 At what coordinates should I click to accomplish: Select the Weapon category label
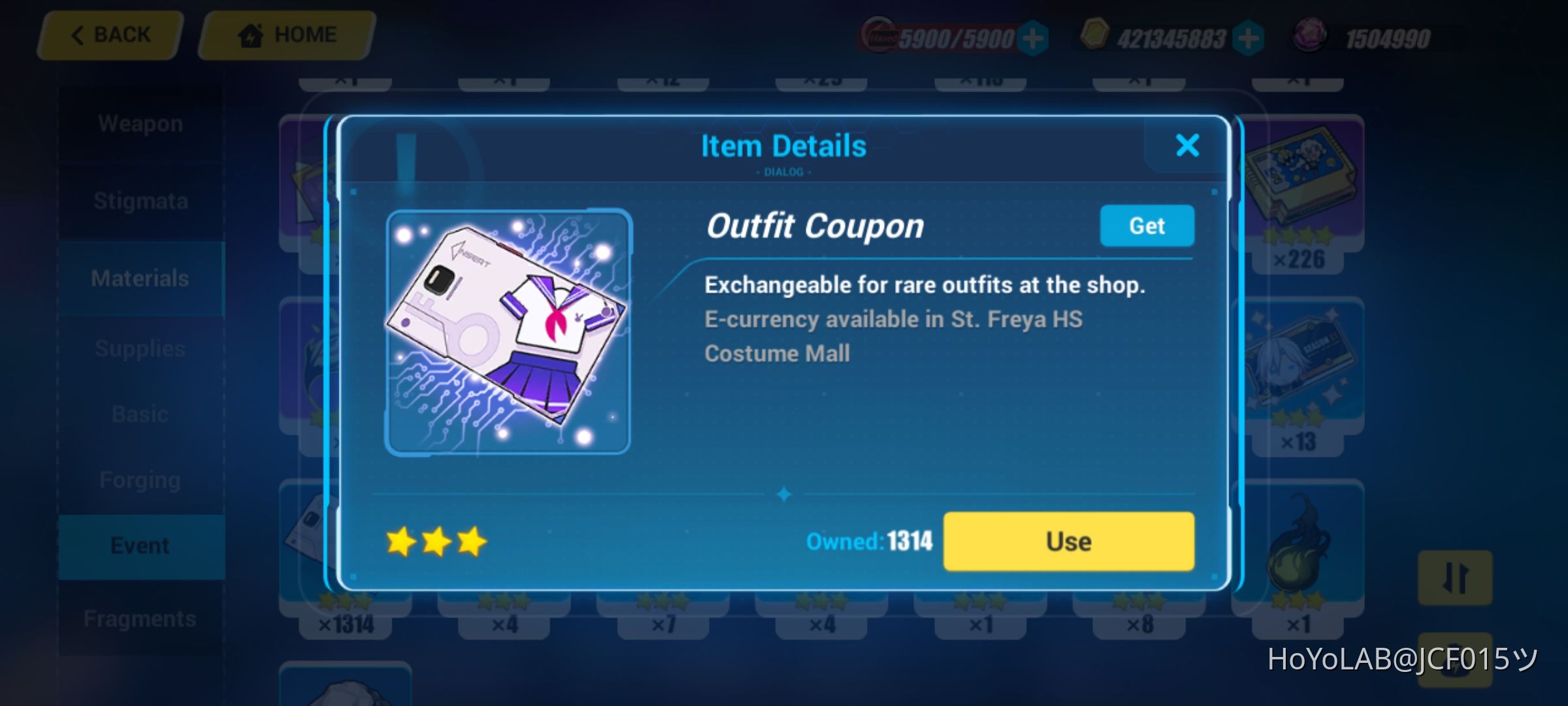tap(140, 123)
